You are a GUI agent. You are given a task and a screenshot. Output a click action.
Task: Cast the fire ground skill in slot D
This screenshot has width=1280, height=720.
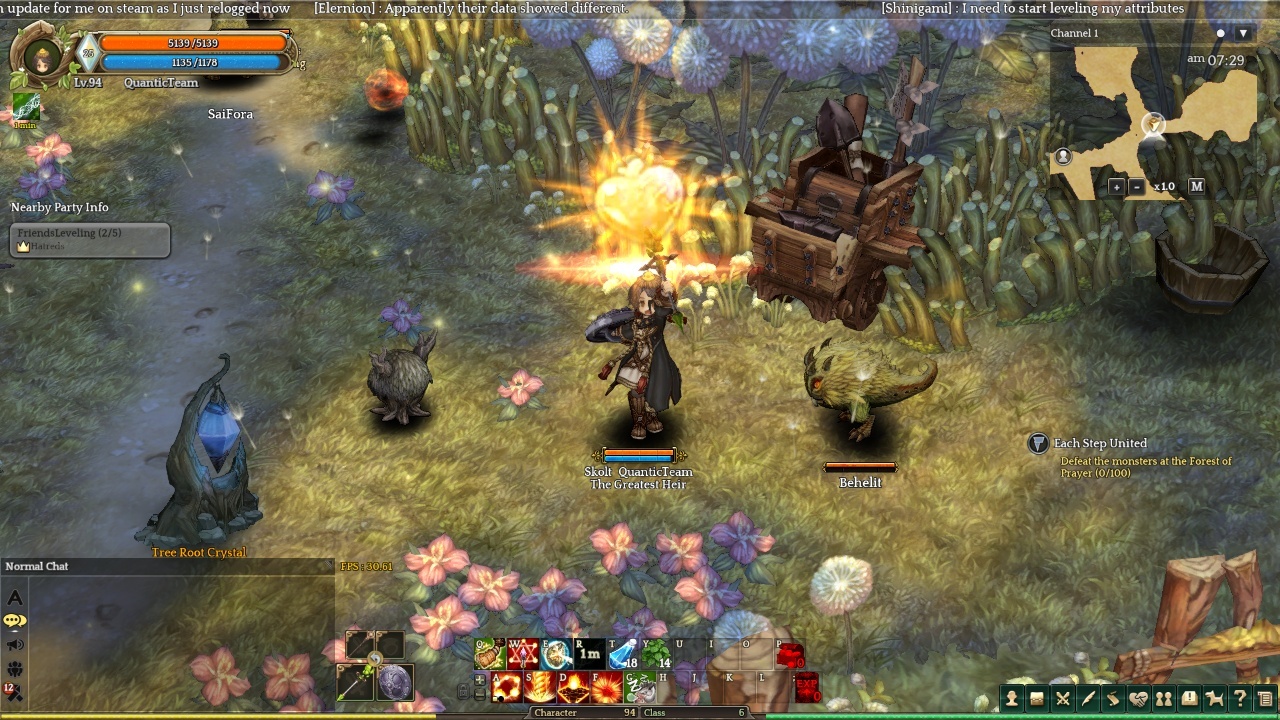(x=574, y=688)
